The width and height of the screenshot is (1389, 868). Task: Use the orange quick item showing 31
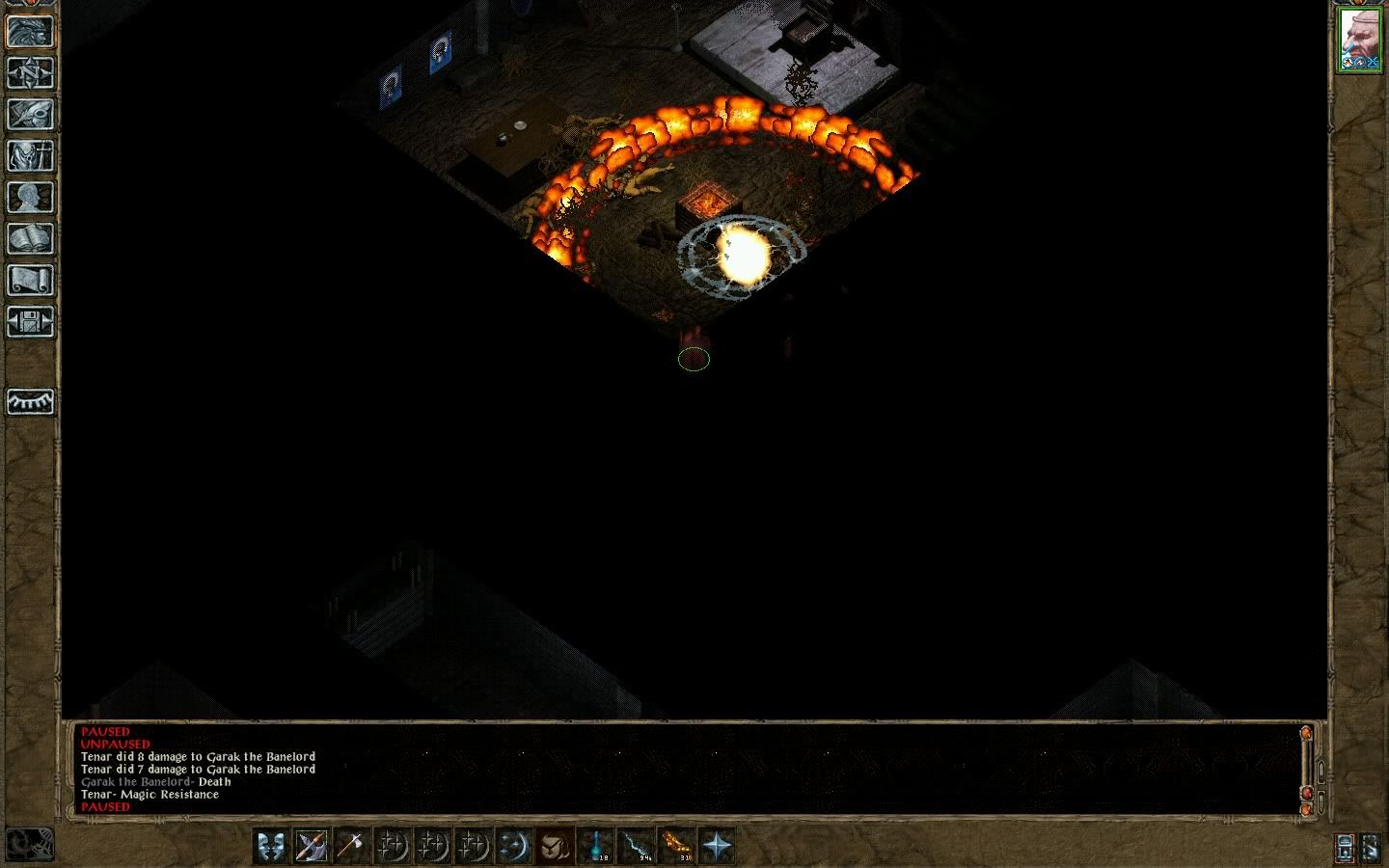coord(676,846)
